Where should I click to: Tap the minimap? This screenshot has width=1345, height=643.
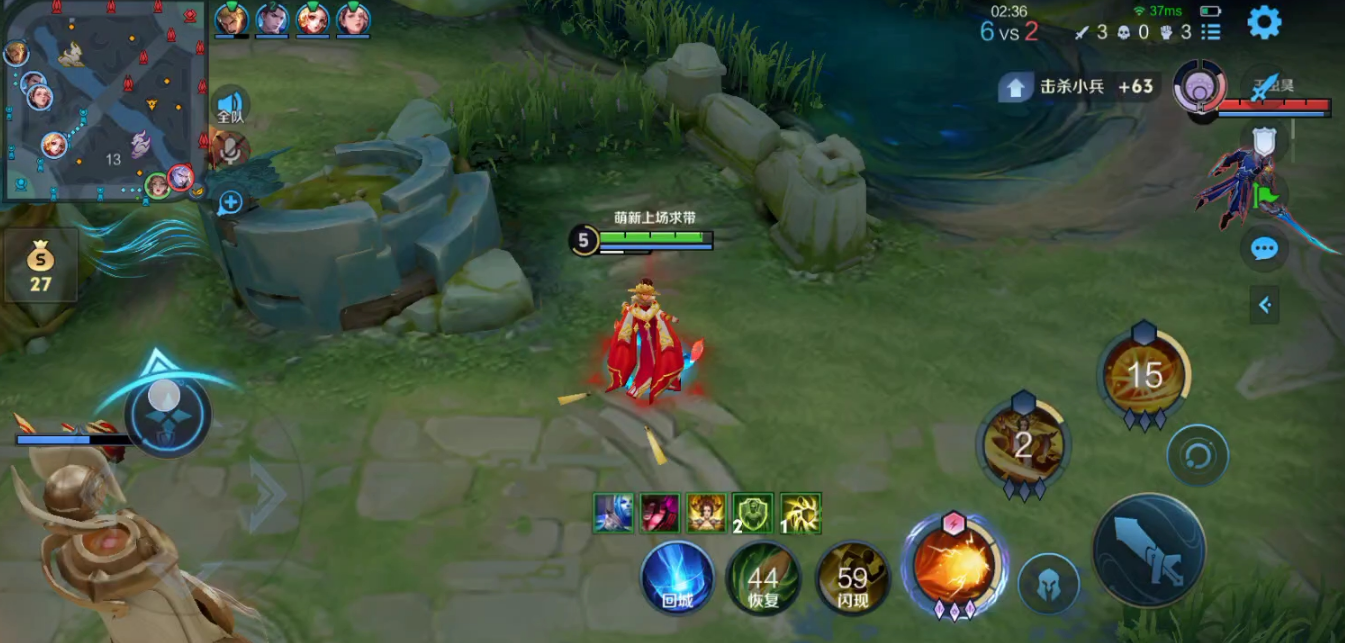tap(104, 100)
